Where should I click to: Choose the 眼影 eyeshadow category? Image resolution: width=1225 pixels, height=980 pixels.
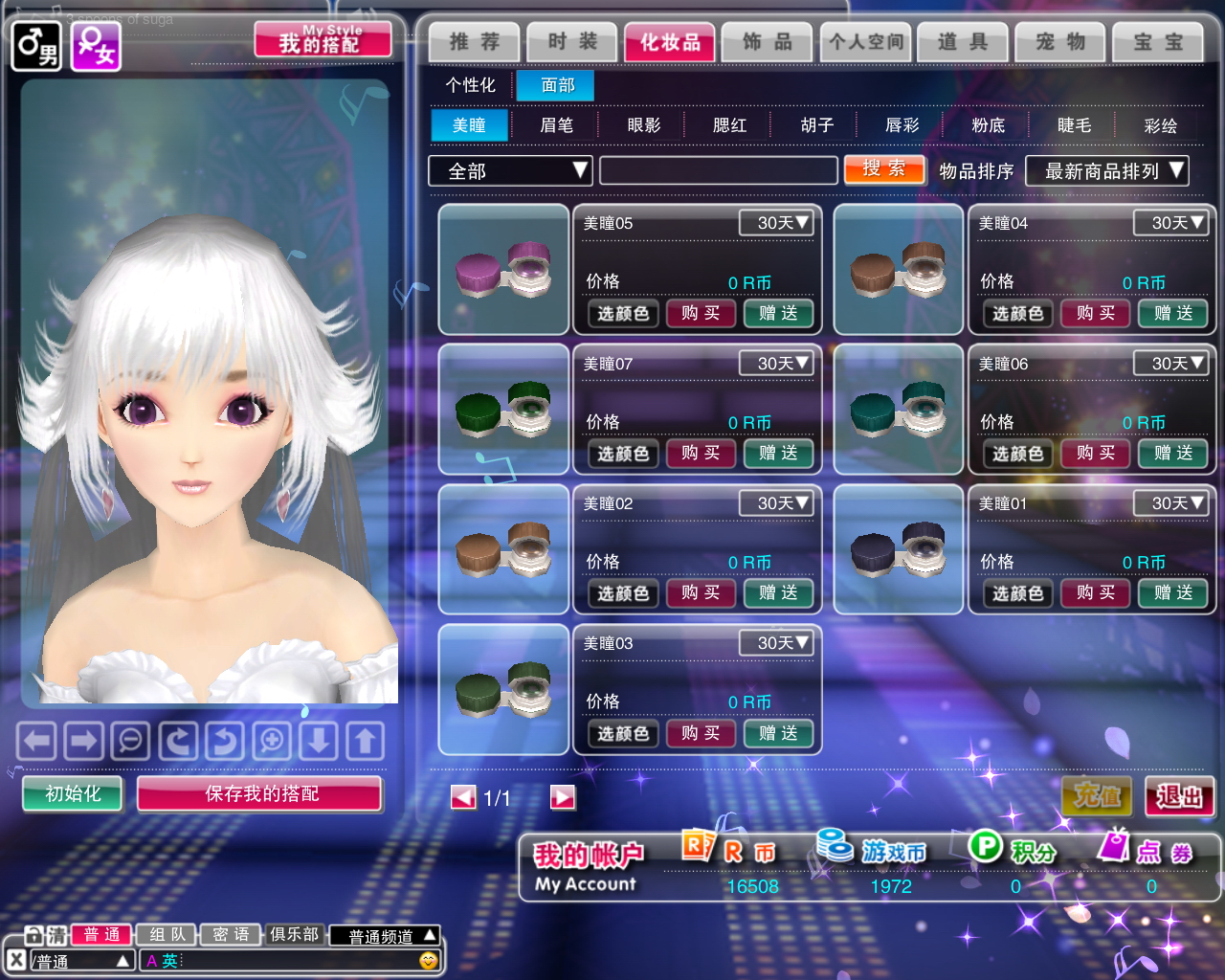[x=643, y=125]
